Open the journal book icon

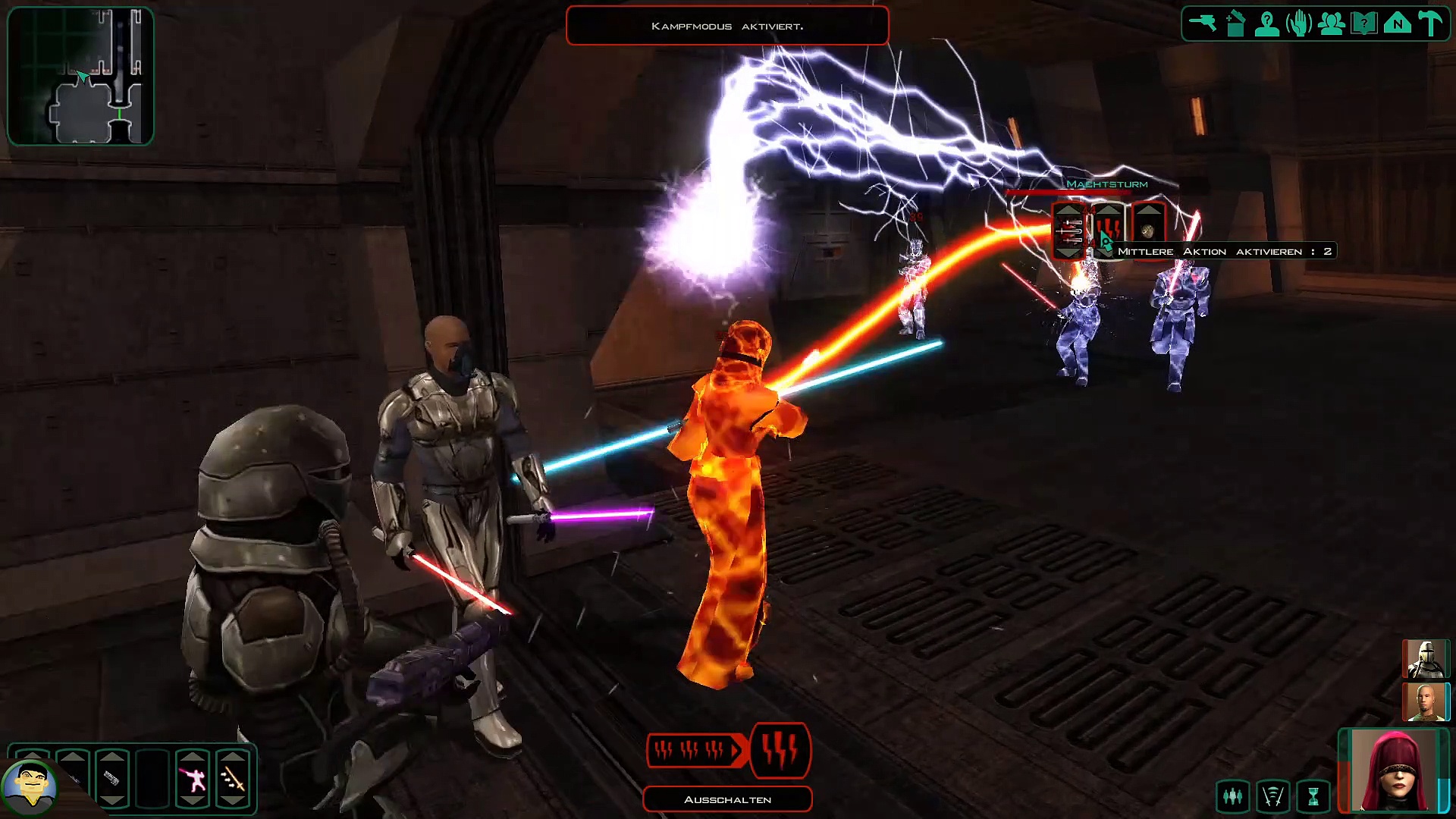1364,24
